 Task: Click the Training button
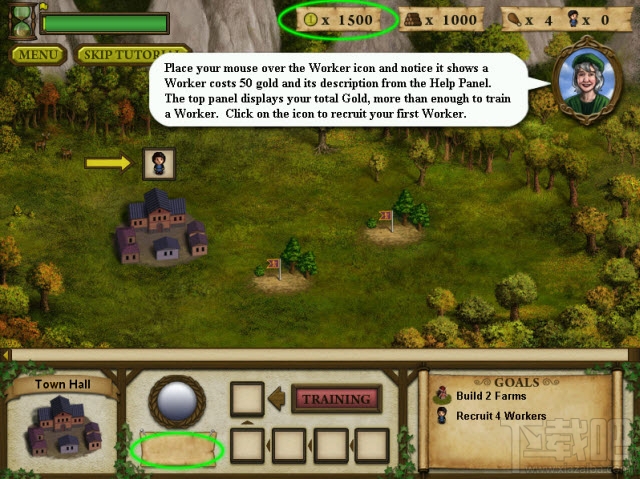coord(335,399)
